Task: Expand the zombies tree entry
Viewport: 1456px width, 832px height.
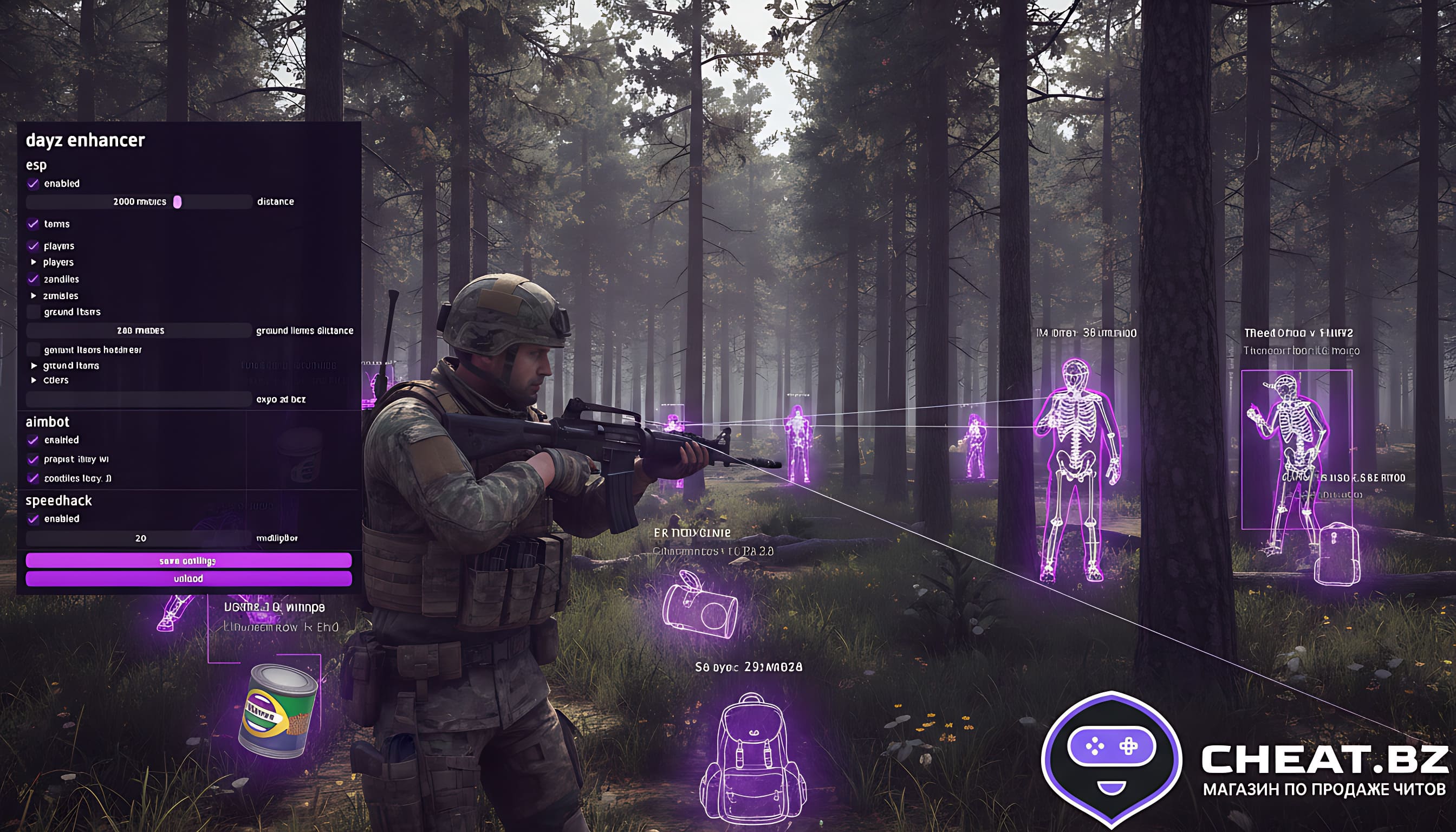Action: (x=34, y=296)
